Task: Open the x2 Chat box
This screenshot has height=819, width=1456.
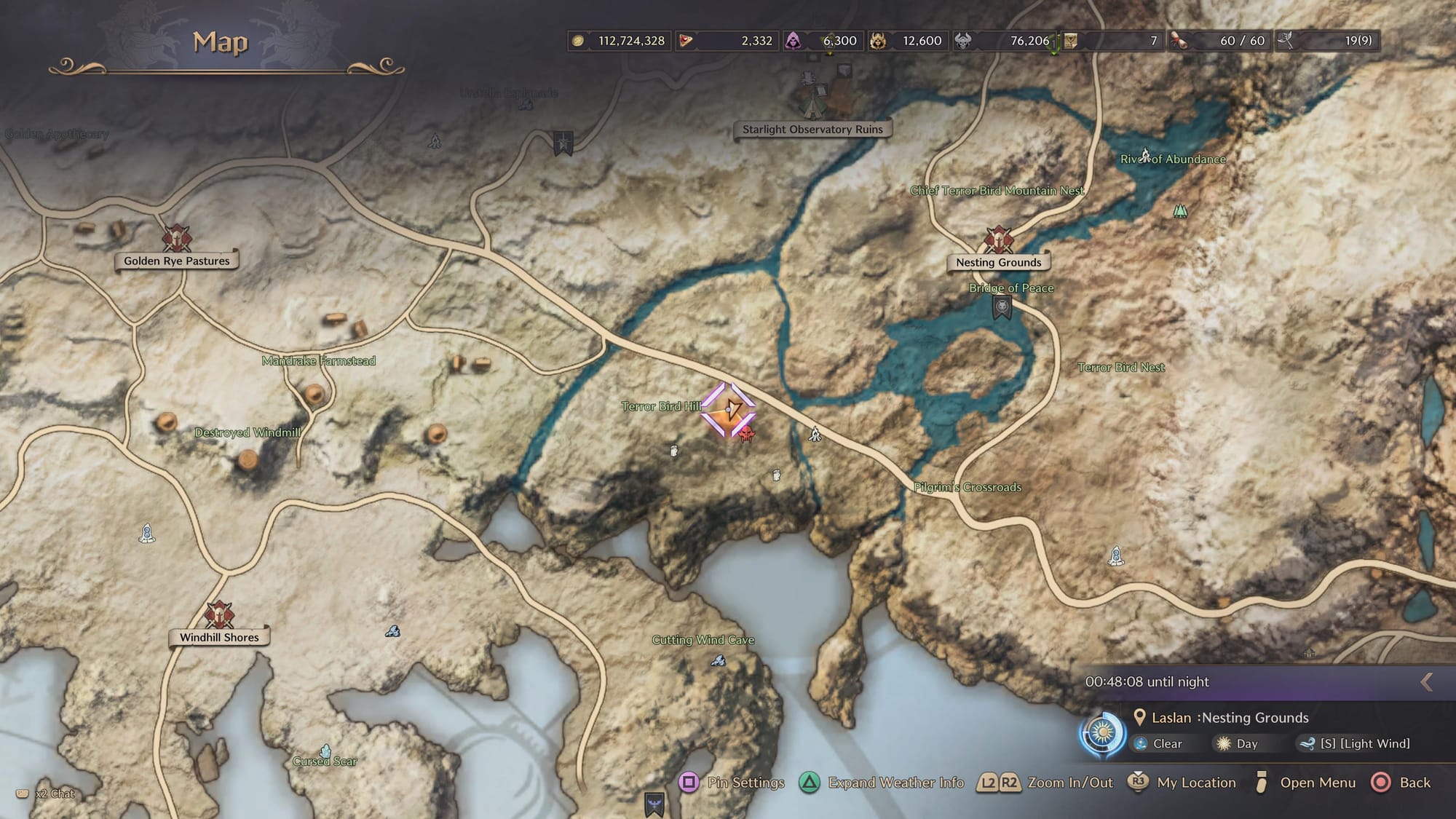Action: click(x=47, y=794)
